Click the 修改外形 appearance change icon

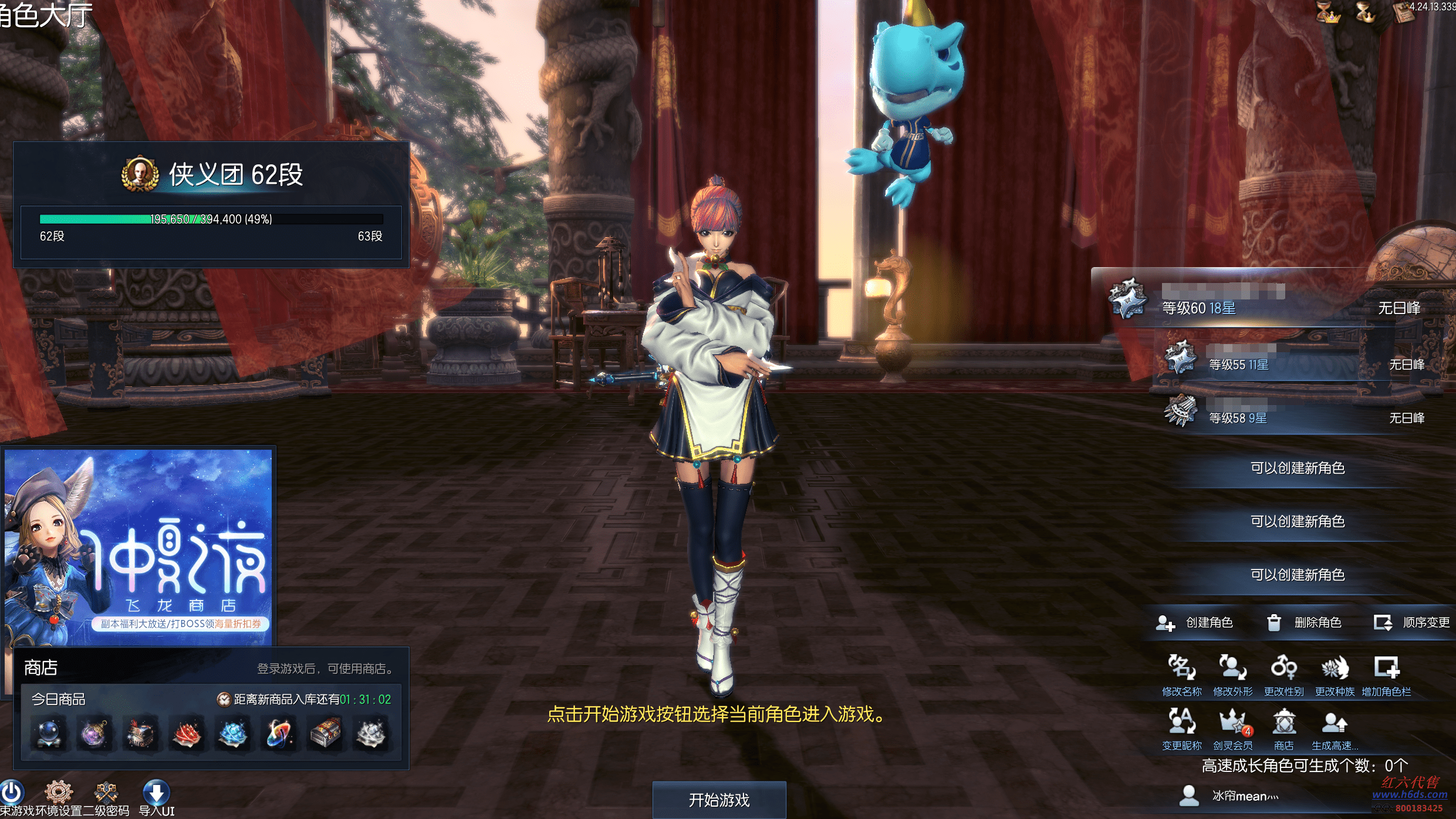point(1232,669)
